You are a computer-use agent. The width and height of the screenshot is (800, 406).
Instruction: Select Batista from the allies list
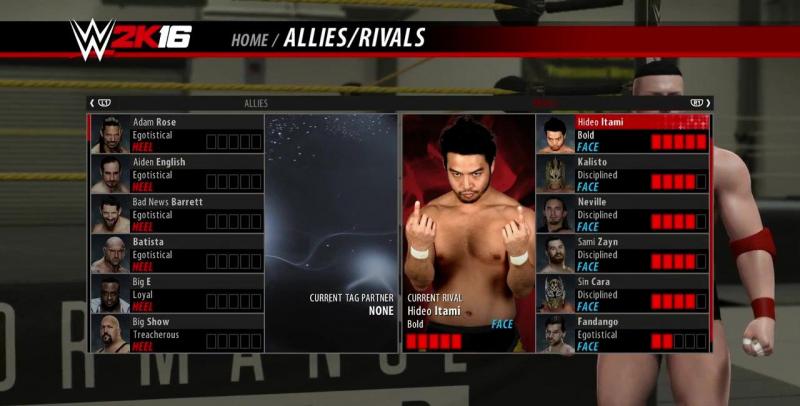(177, 254)
